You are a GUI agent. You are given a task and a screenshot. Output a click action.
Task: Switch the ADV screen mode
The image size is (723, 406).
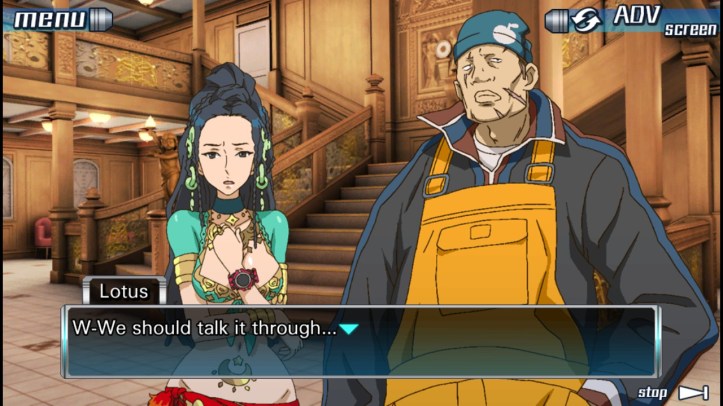(632, 19)
